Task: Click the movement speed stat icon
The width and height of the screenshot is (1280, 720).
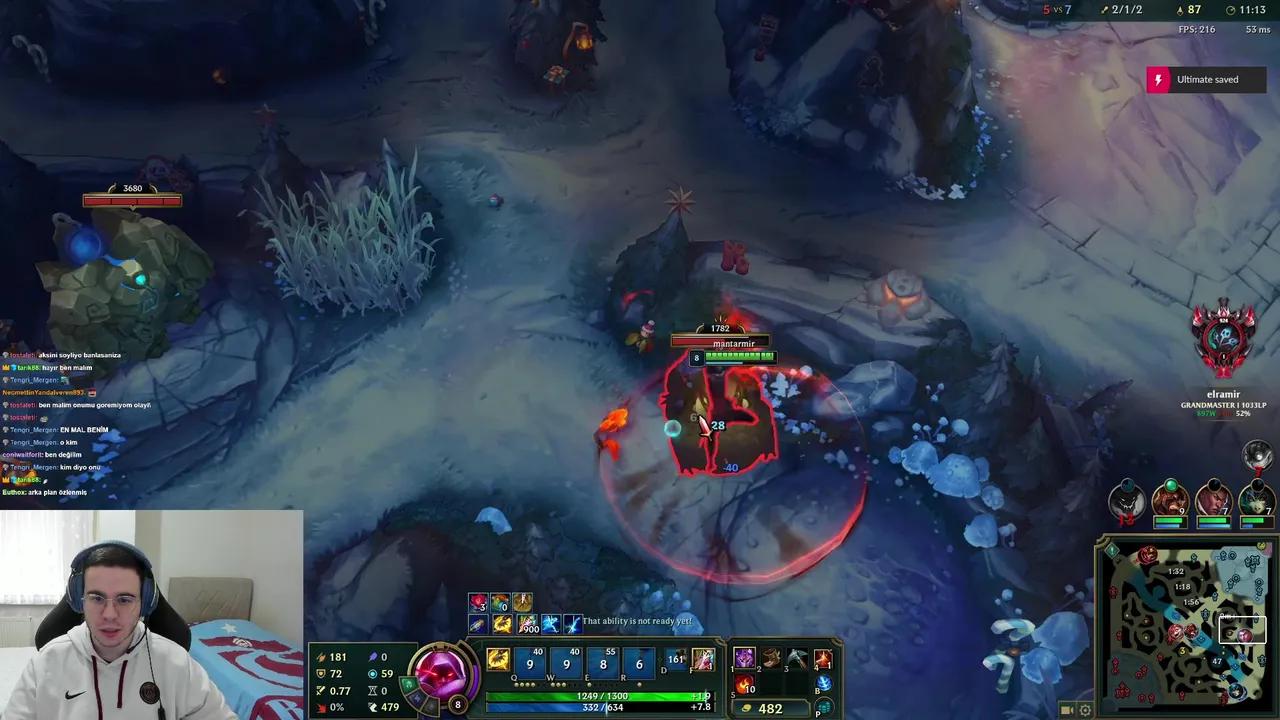Action: (373, 707)
